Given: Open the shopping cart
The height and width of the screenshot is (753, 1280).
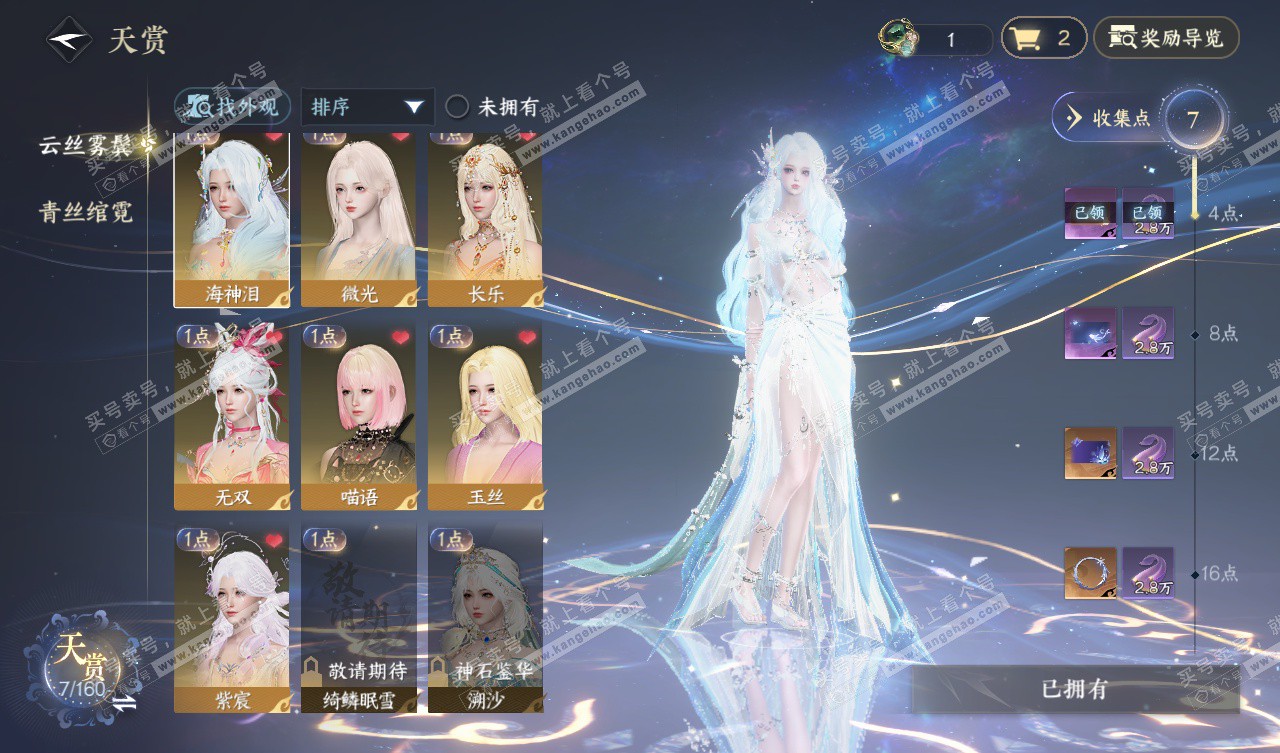Looking at the screenshot, I should [x=1043, y=39].
